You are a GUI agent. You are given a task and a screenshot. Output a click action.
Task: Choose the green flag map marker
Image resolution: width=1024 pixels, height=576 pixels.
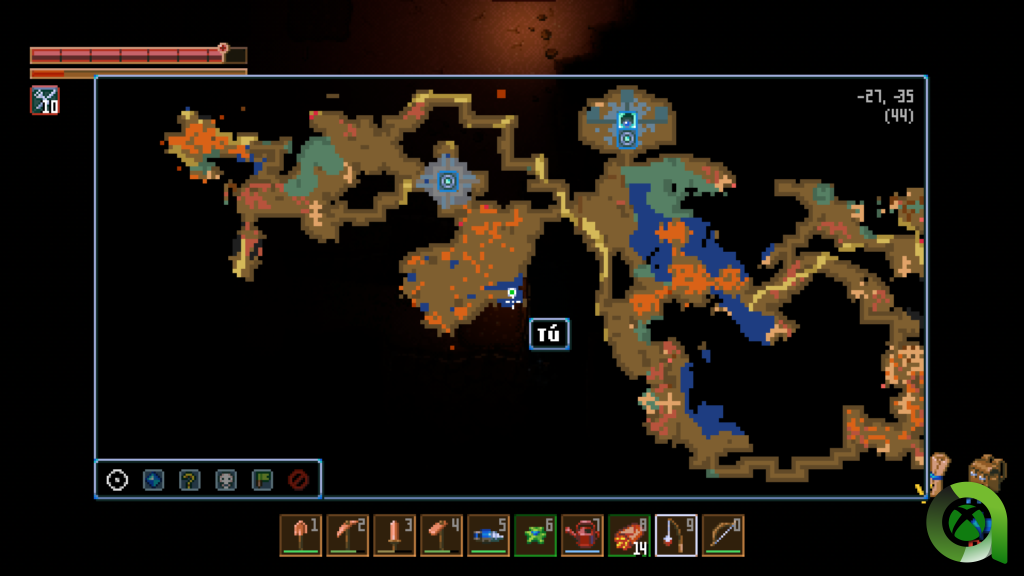pyautogui.click(x=262, y=480)
